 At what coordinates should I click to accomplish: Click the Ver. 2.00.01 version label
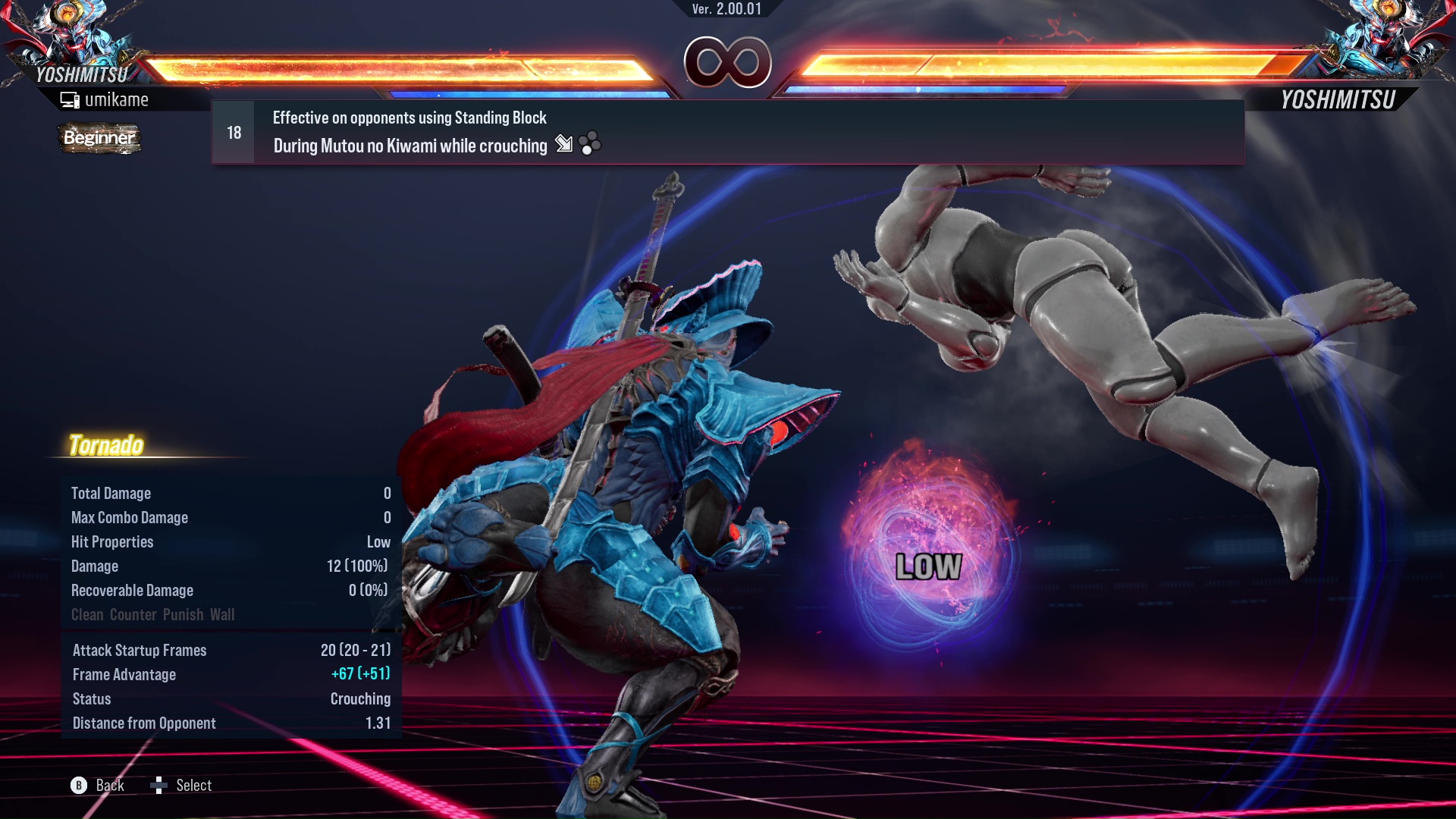[726, 11]
